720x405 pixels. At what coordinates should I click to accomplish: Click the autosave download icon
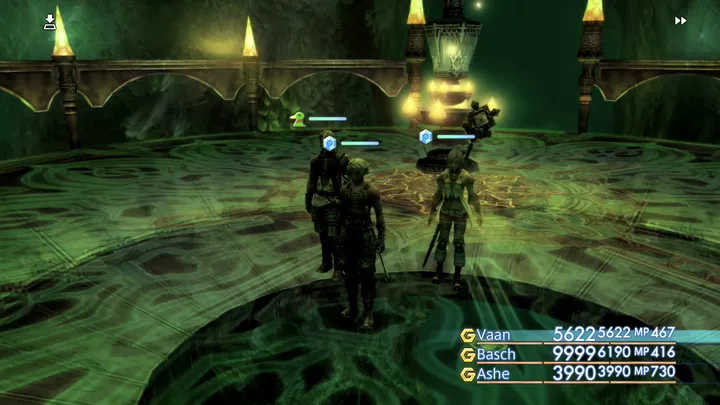point(50,21)
